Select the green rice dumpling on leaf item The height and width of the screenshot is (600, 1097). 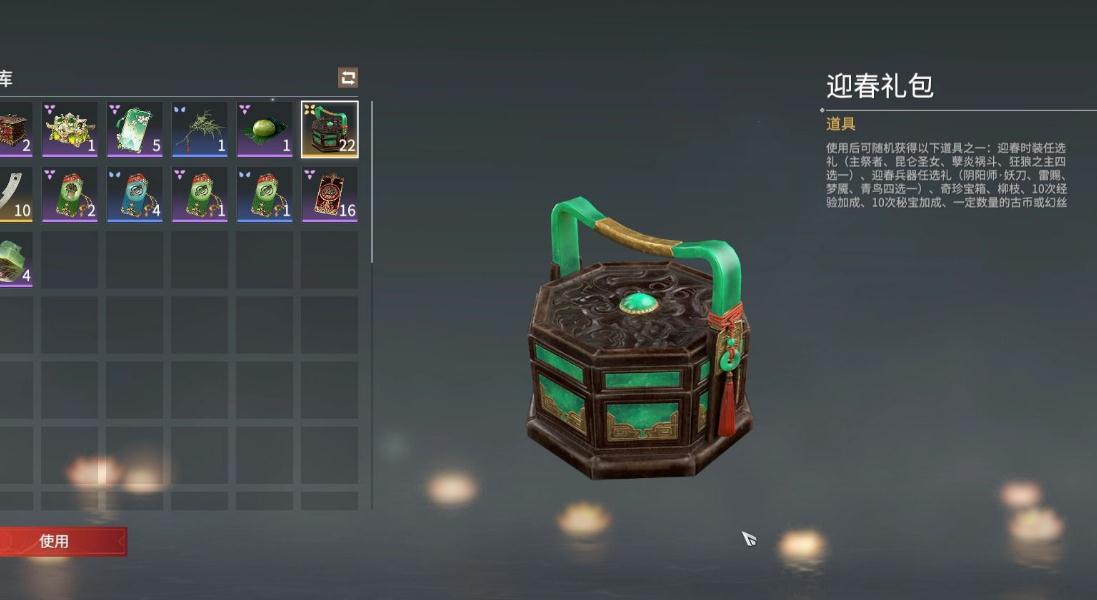(265, 129)
